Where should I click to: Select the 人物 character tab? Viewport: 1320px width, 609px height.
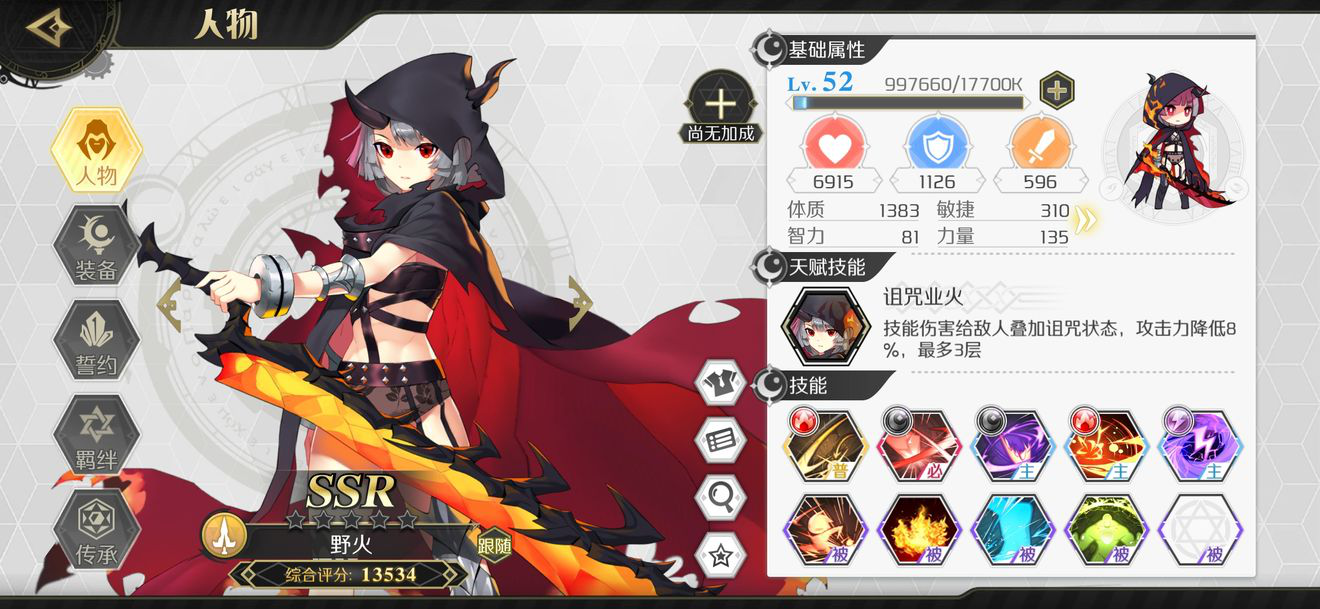pos(97,152)
